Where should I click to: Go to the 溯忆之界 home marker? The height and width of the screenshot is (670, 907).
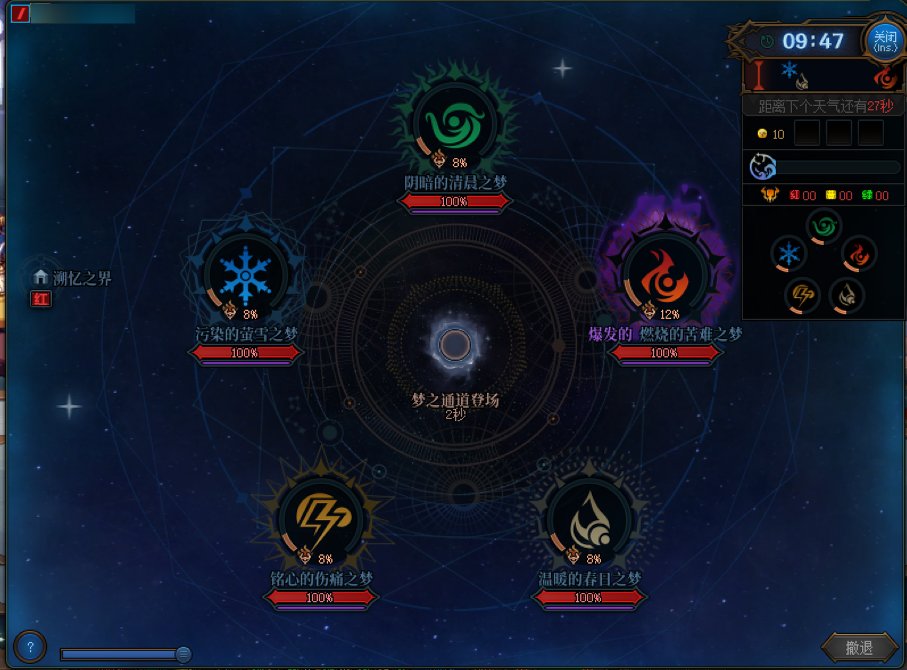42,277
